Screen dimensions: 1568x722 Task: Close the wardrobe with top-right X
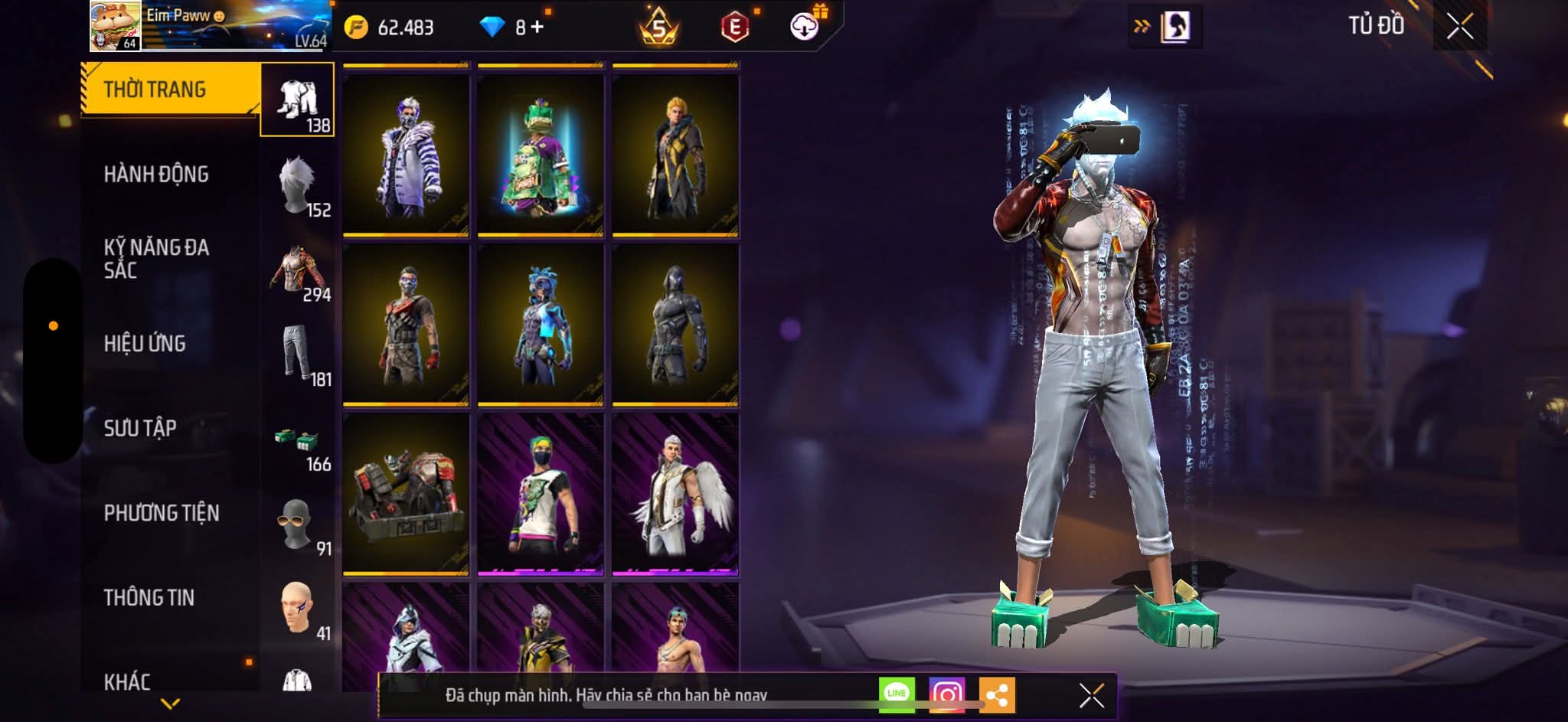1459,27
